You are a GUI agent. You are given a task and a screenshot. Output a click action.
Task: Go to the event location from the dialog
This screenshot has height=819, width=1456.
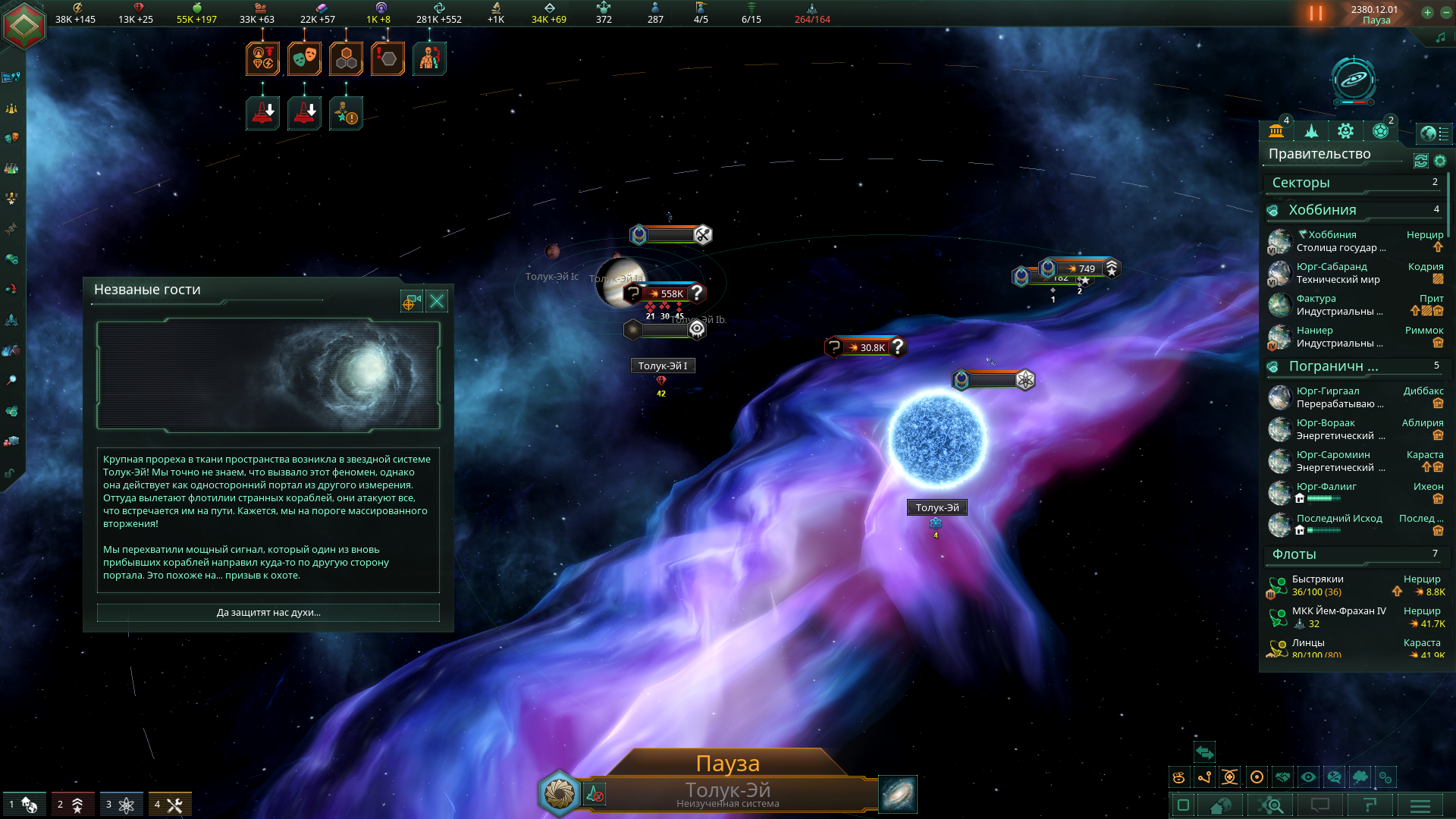click(411, 302)
